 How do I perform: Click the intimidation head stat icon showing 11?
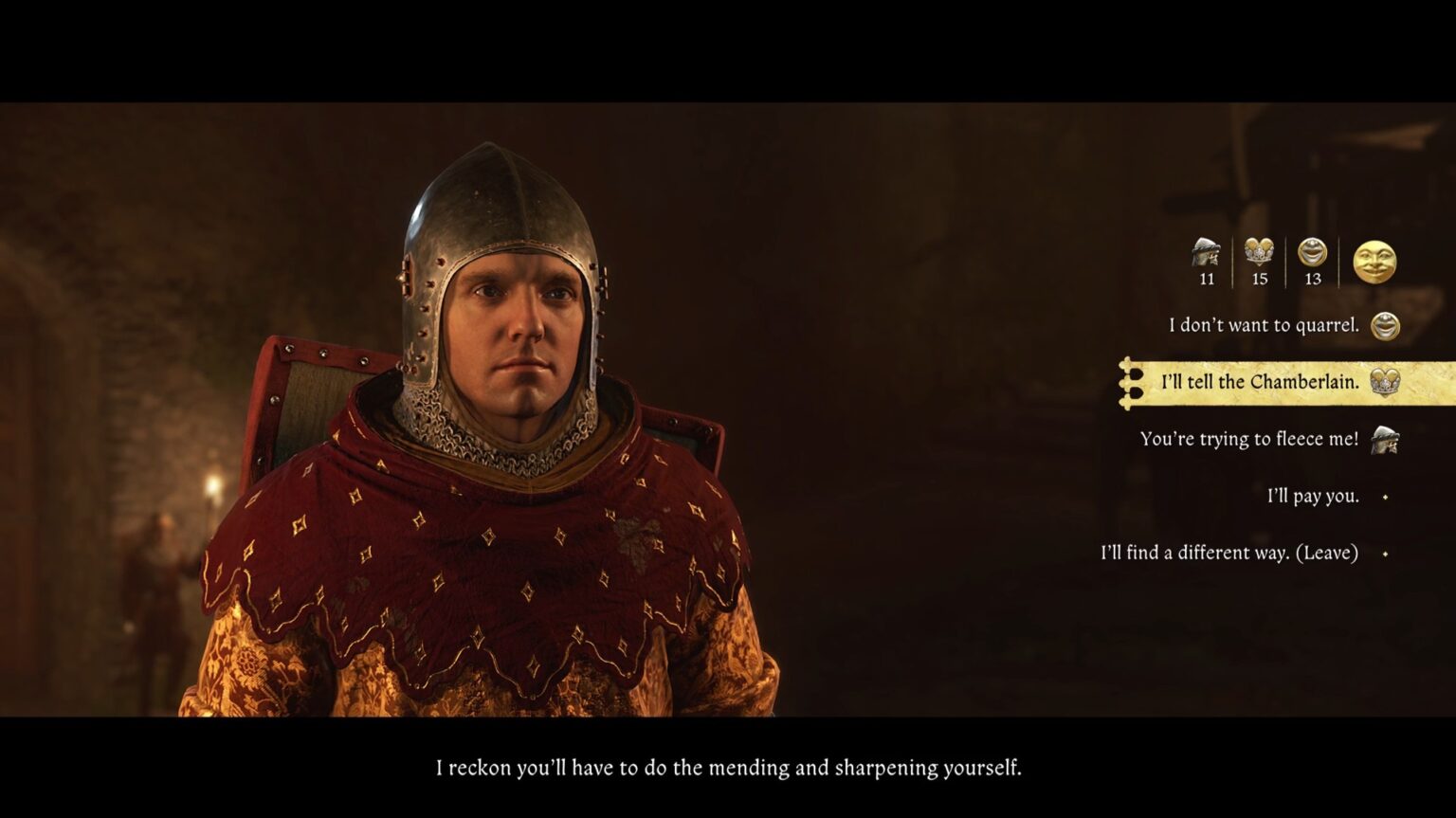coord(1206,252)
